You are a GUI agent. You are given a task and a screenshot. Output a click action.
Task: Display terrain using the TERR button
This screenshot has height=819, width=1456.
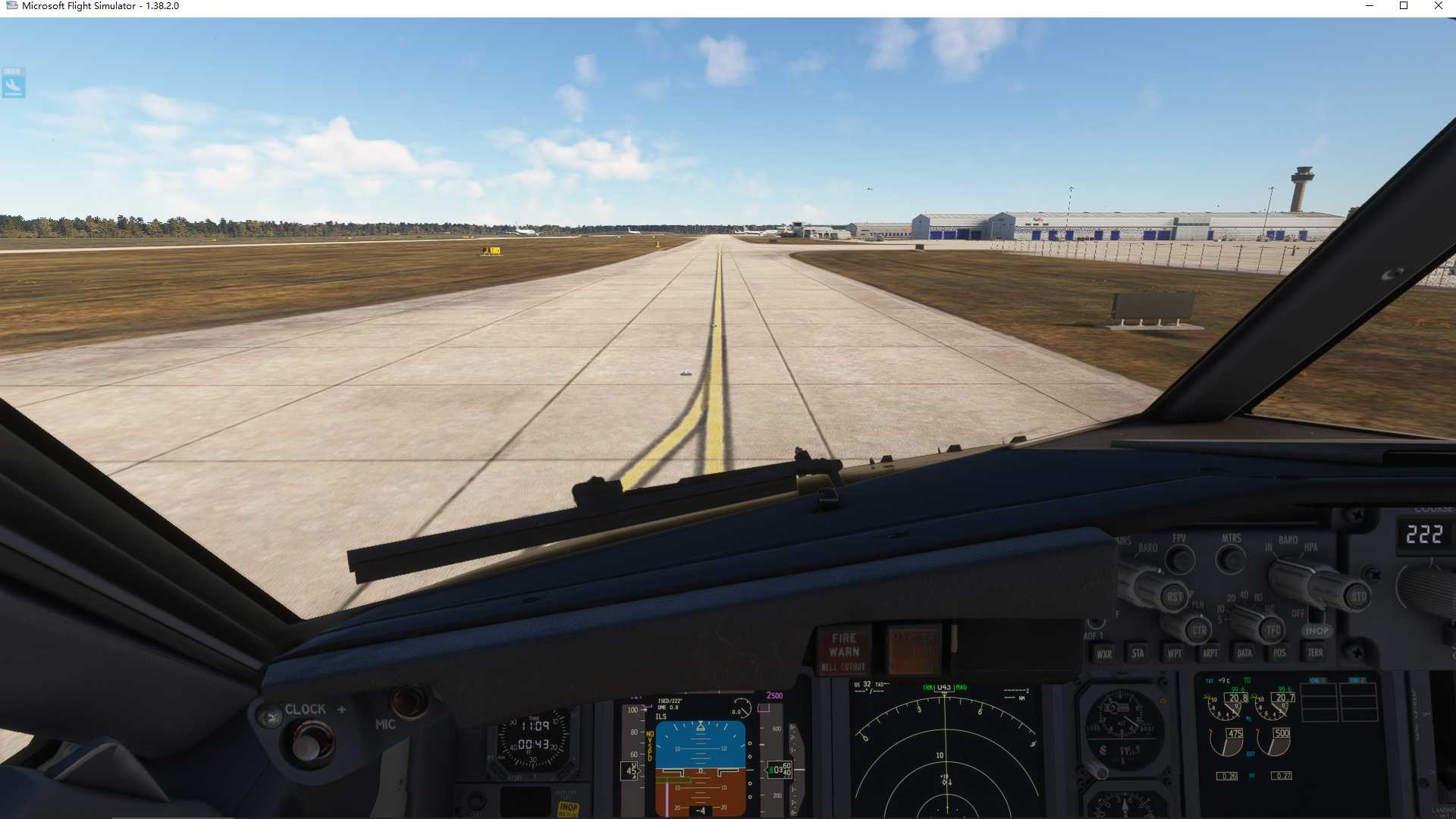(x=1316, y=653)
